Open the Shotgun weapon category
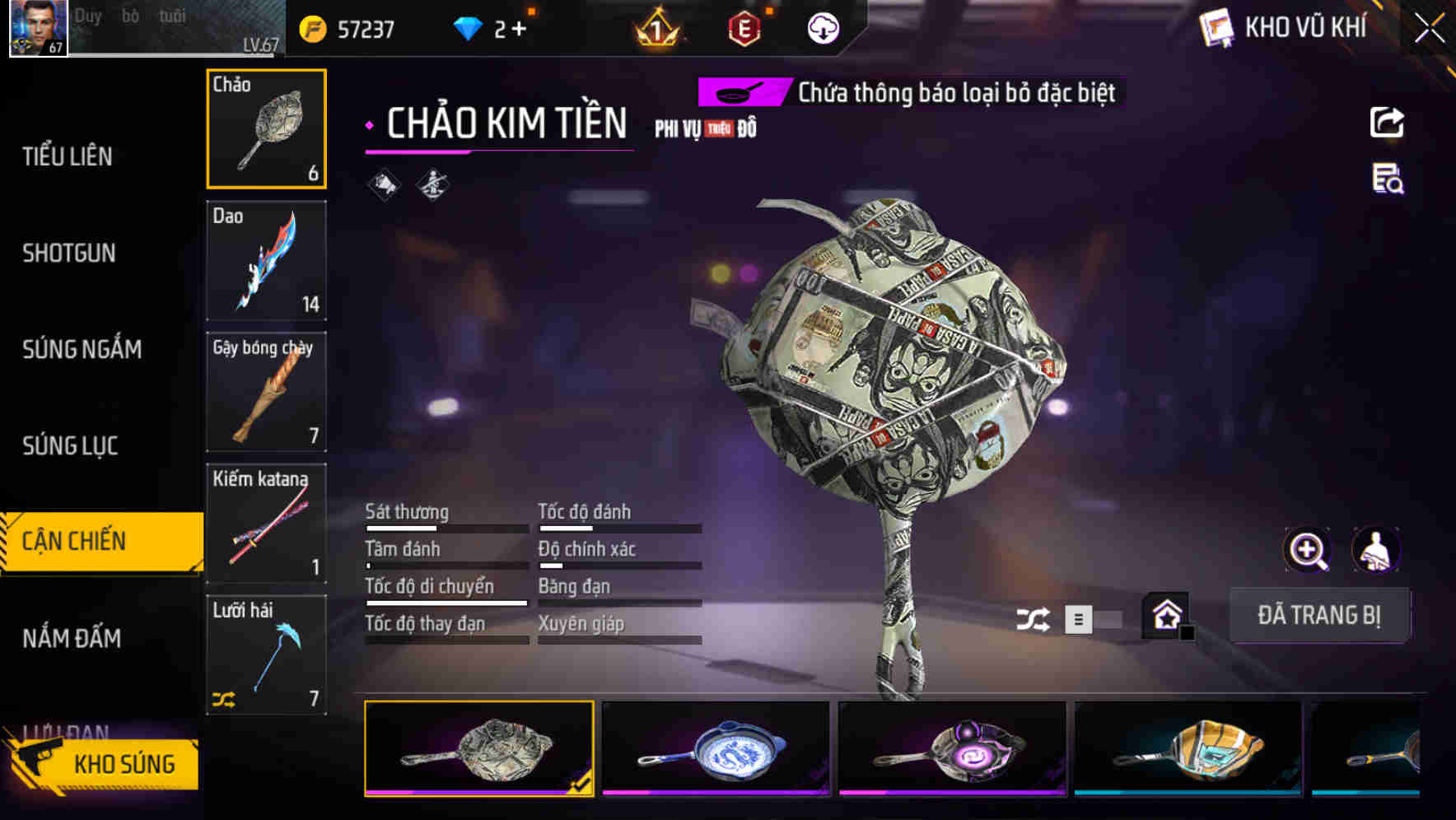Image resolution: width=1456 pixels, height=820 pixels. coord(69,253)
